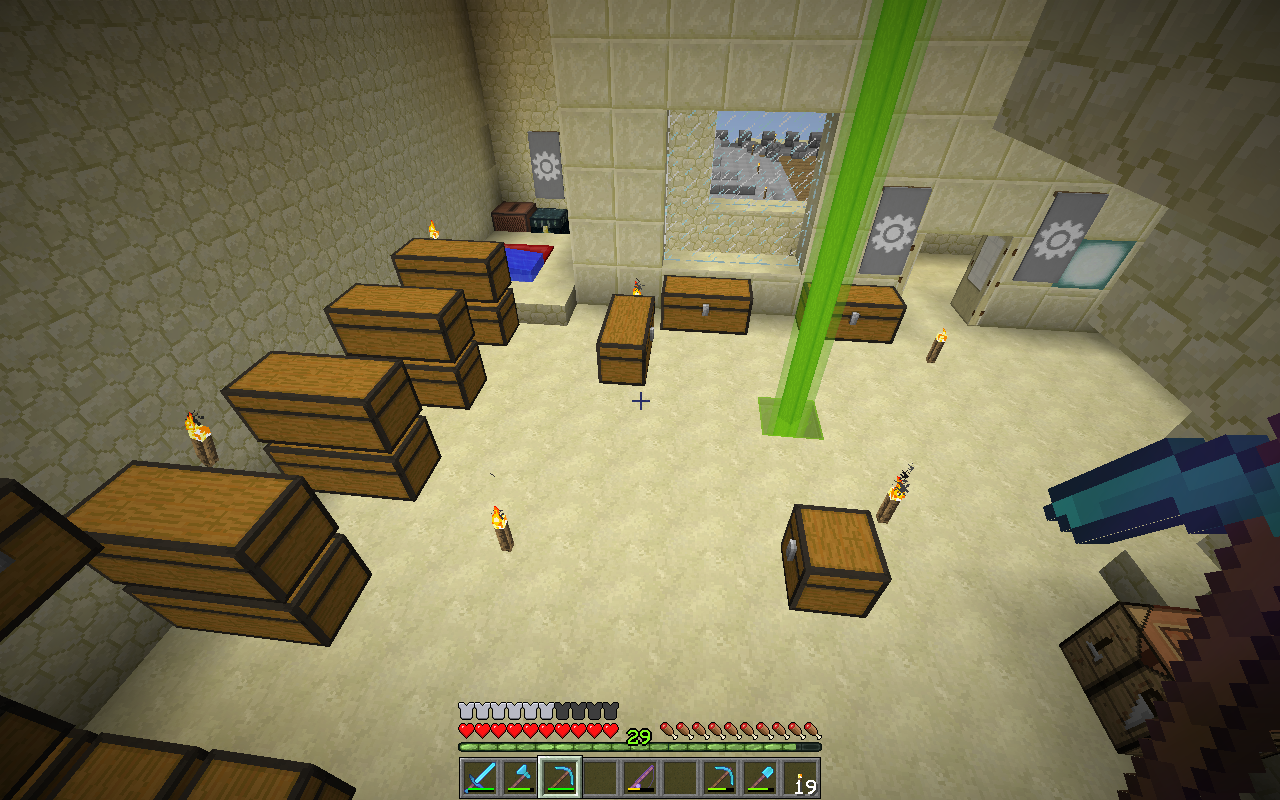Switch to the non-highlighted diamond pickaxe slot
Screen dimensions: 1280x800
click(x=720, y=777)
